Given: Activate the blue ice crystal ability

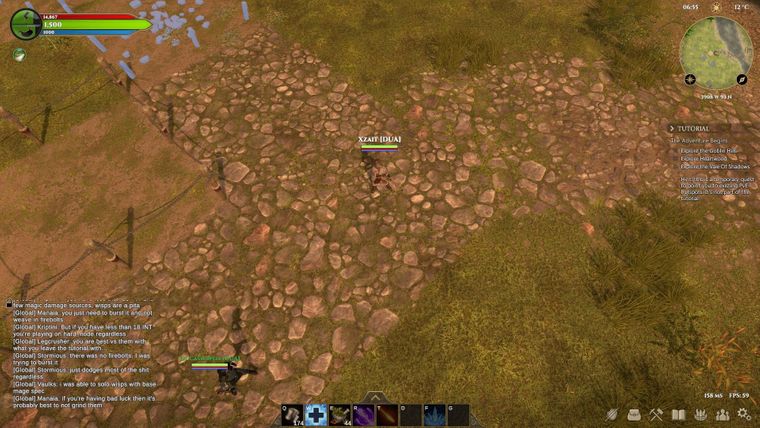Looking at the screenshot, I should 435,415.
